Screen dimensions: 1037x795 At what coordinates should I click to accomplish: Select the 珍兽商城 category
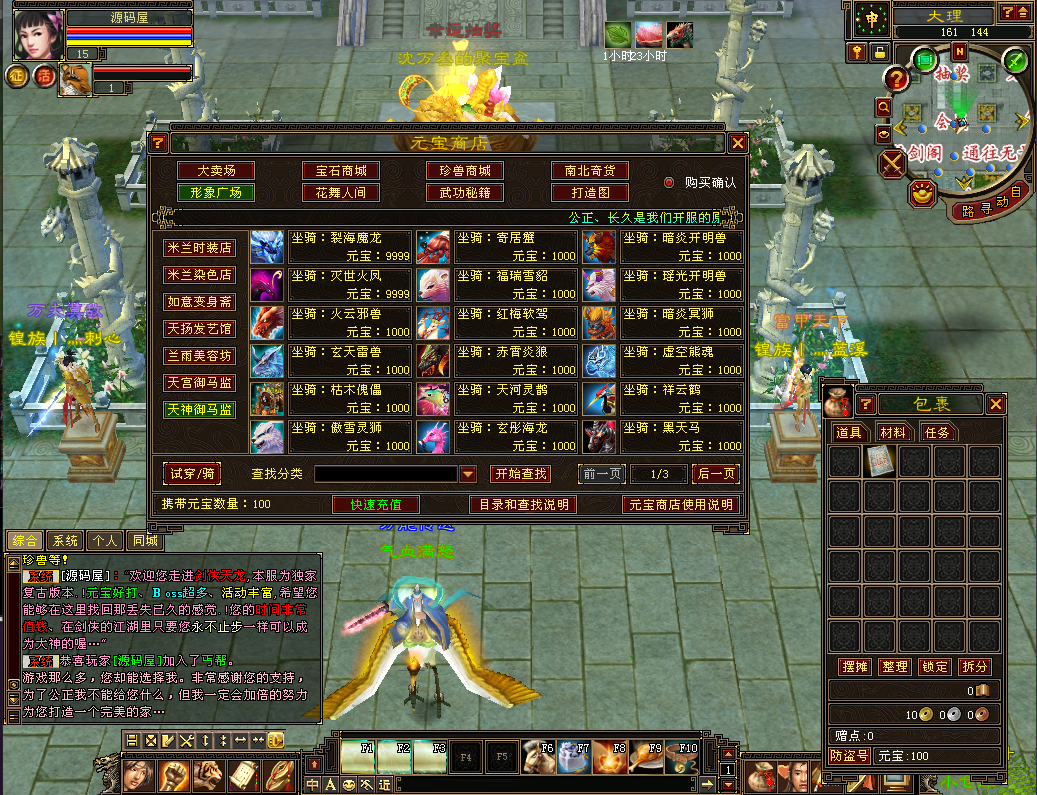(x=465, y=171)
